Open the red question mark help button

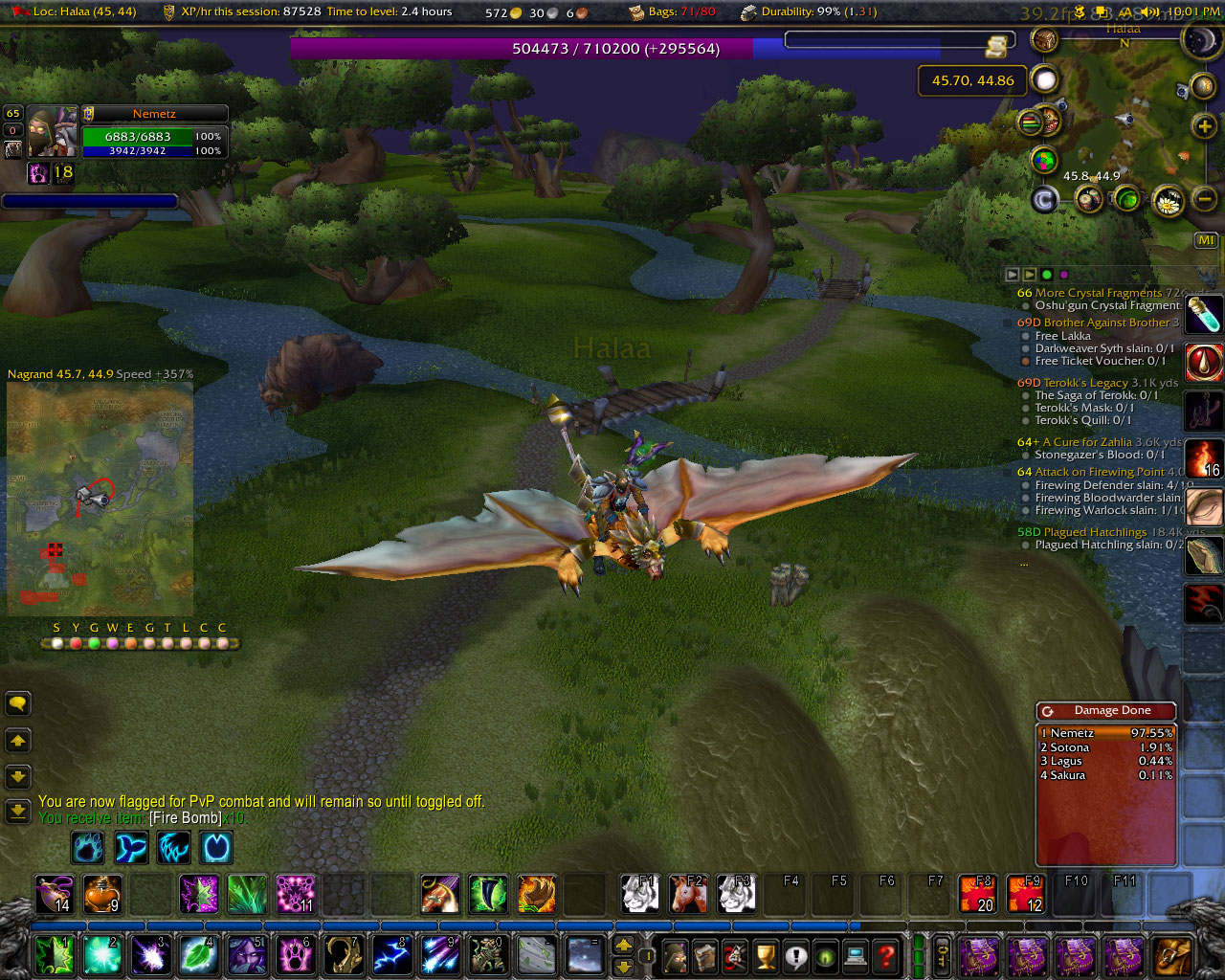(x=887, y=955)
